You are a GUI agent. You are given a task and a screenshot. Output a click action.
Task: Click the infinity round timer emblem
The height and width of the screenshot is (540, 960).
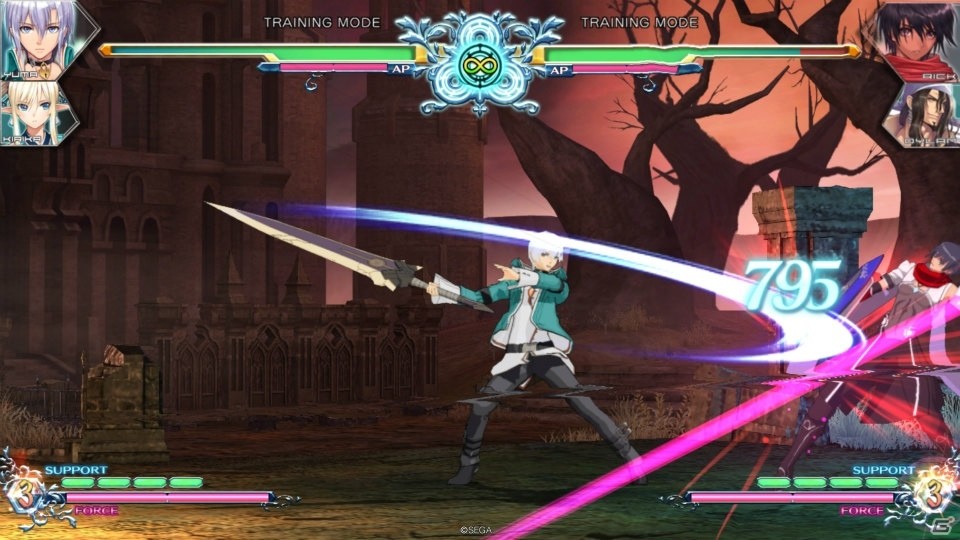tap(480, 64)
